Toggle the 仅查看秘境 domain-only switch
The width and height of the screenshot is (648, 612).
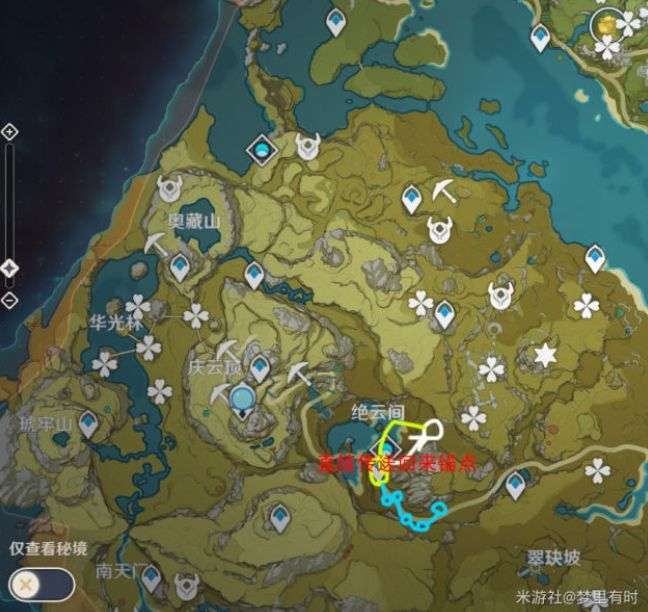(x=41, y=582)
